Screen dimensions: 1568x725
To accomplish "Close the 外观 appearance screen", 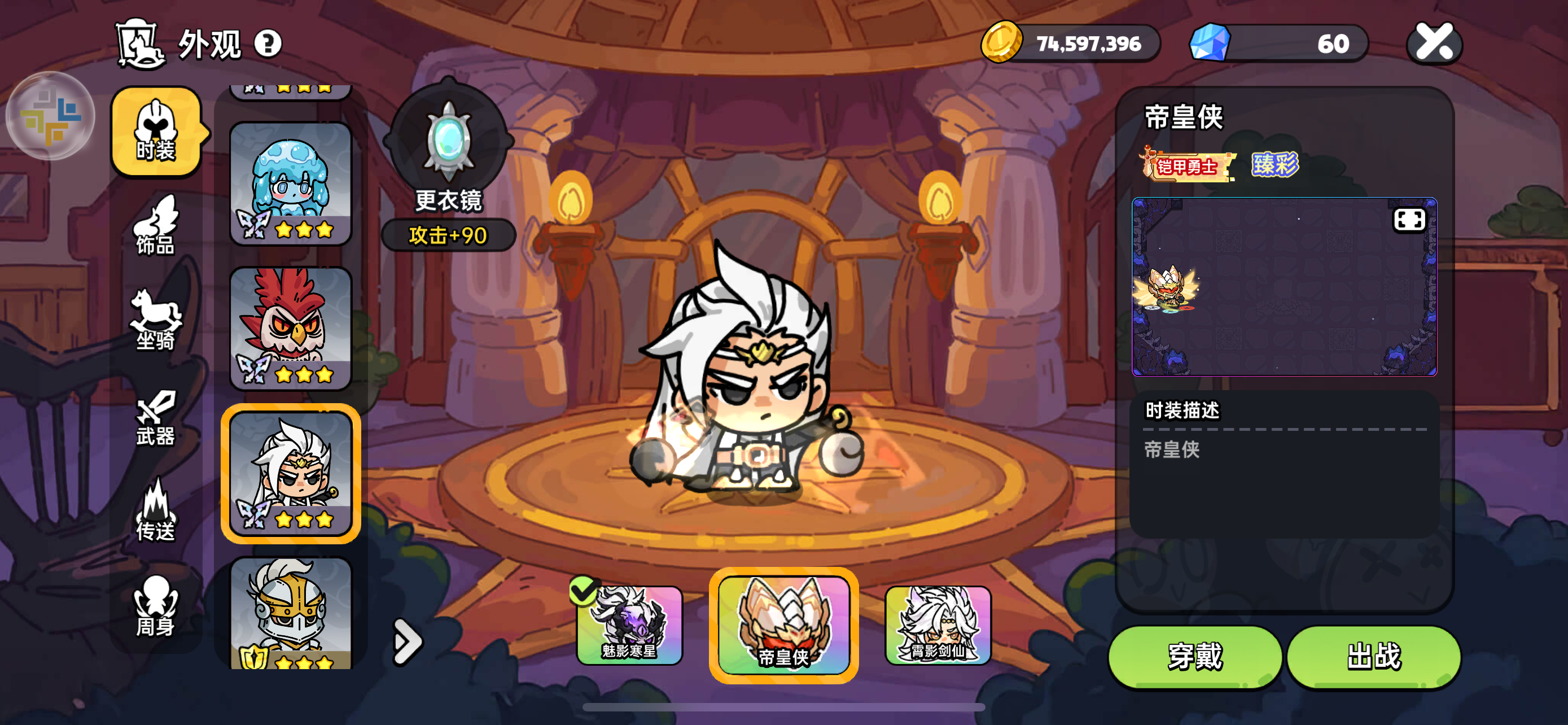I will point(1434,43).
